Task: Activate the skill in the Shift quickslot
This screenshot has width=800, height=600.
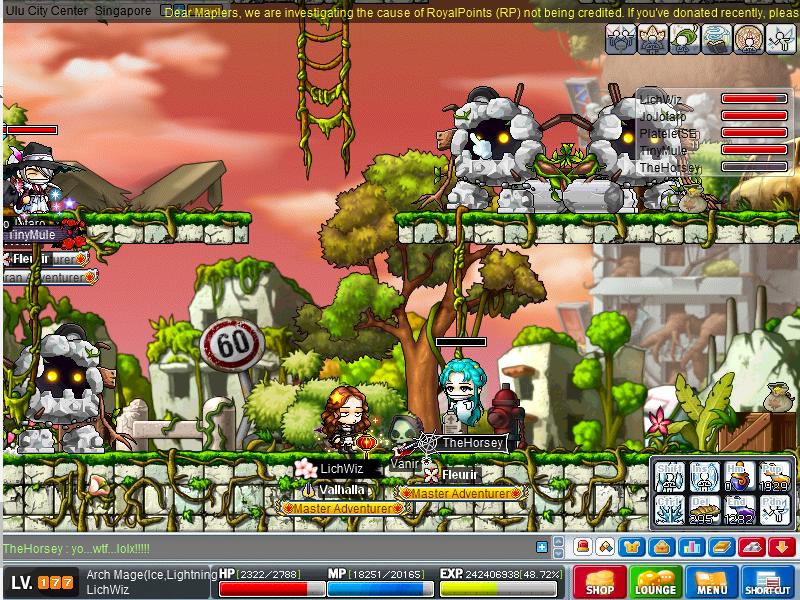Action: click(x=668, y=478)
